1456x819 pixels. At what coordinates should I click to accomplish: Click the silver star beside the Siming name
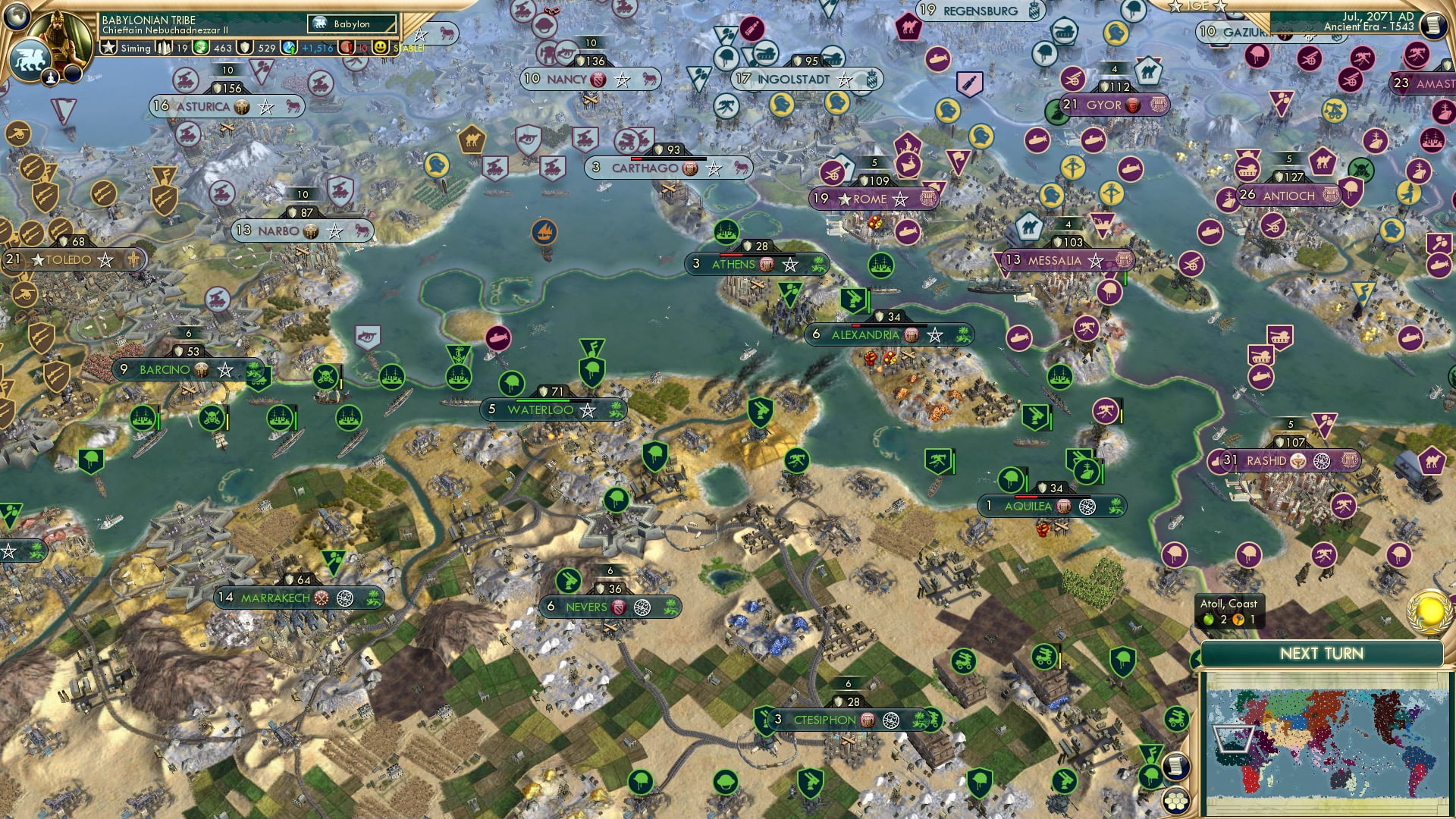(x=109, y=47)
